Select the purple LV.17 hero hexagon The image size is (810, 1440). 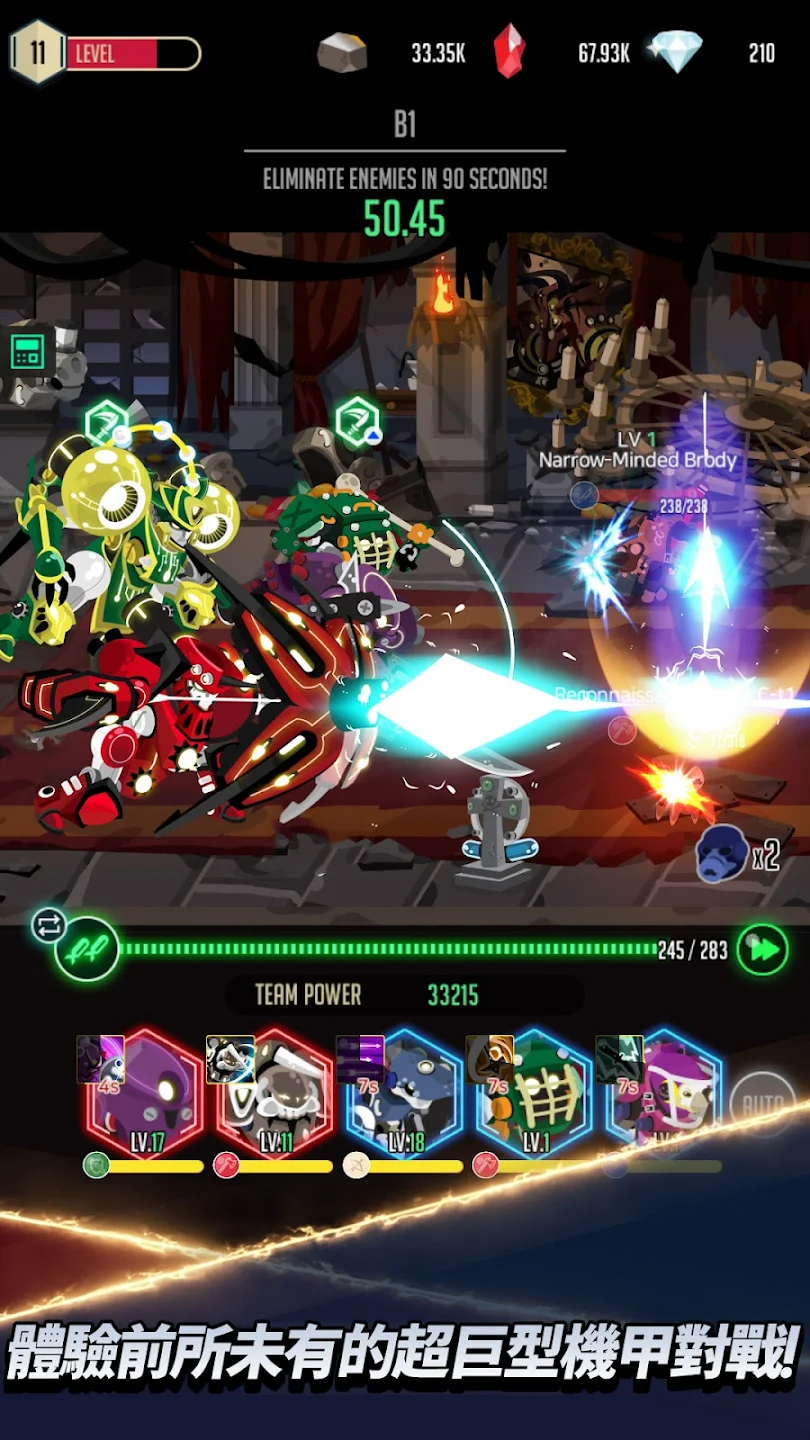point(146,1094)
